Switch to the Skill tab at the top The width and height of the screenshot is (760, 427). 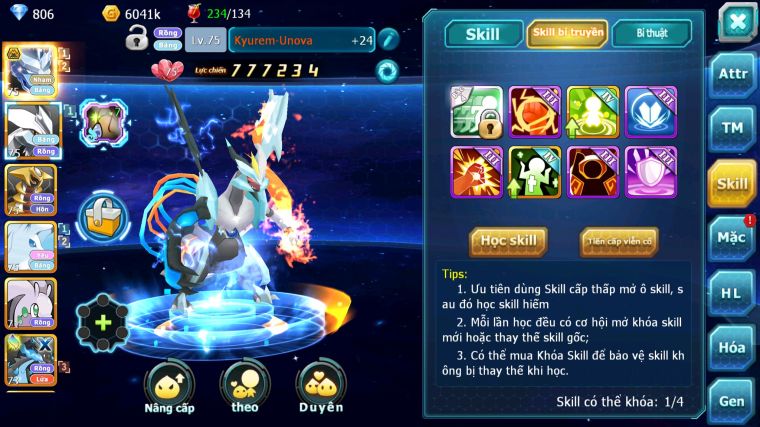[x=483, y=34]
